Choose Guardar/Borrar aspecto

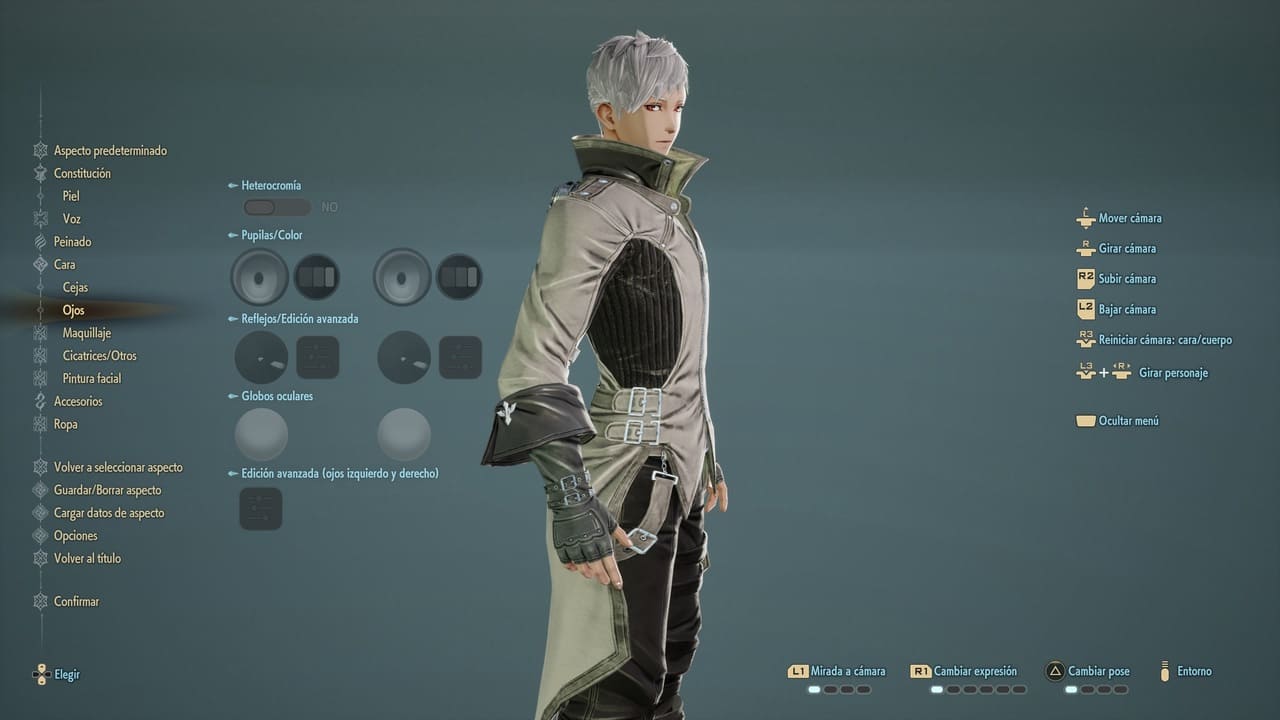pos(107,491)
